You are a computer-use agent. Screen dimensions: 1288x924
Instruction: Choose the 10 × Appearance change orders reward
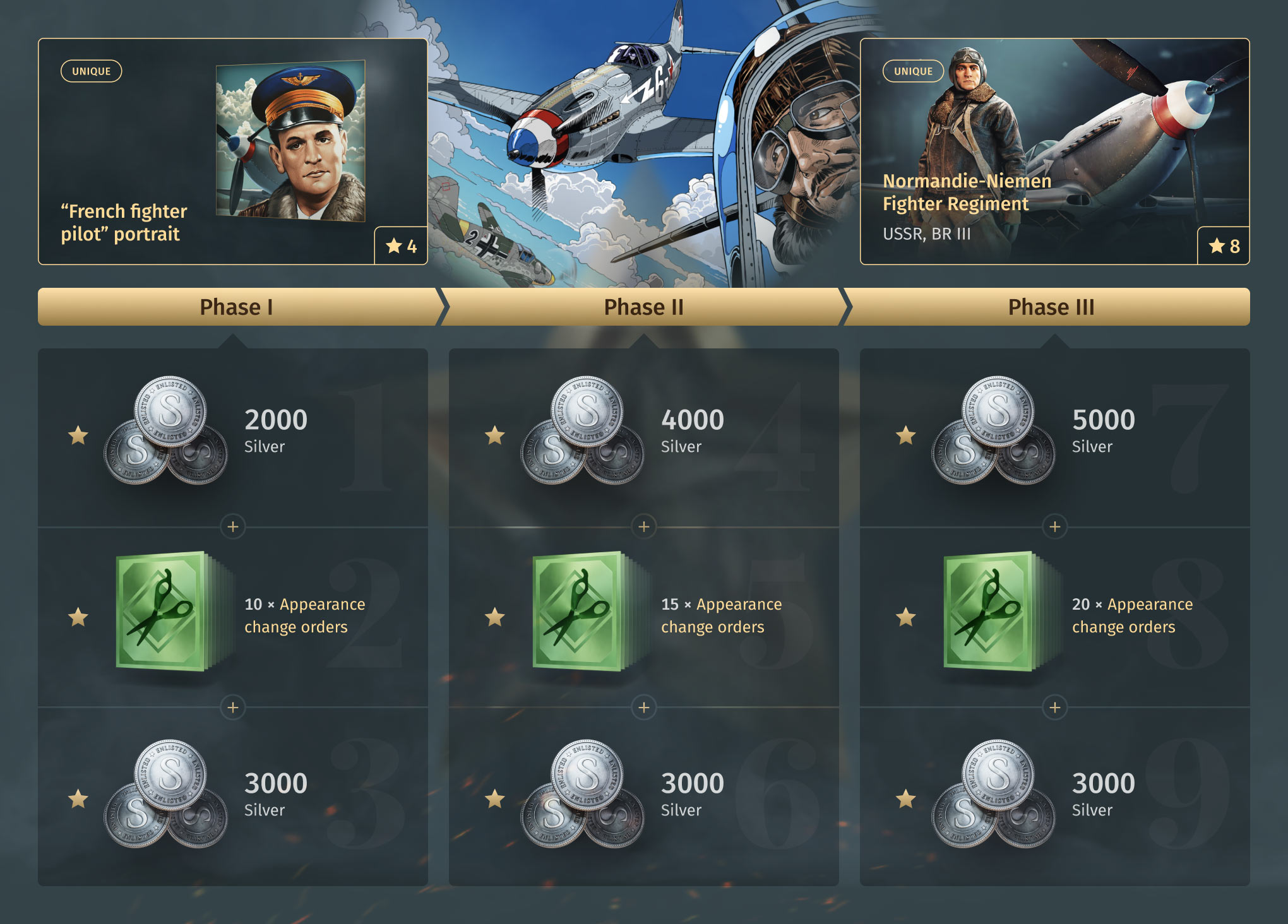coord(232,616)
